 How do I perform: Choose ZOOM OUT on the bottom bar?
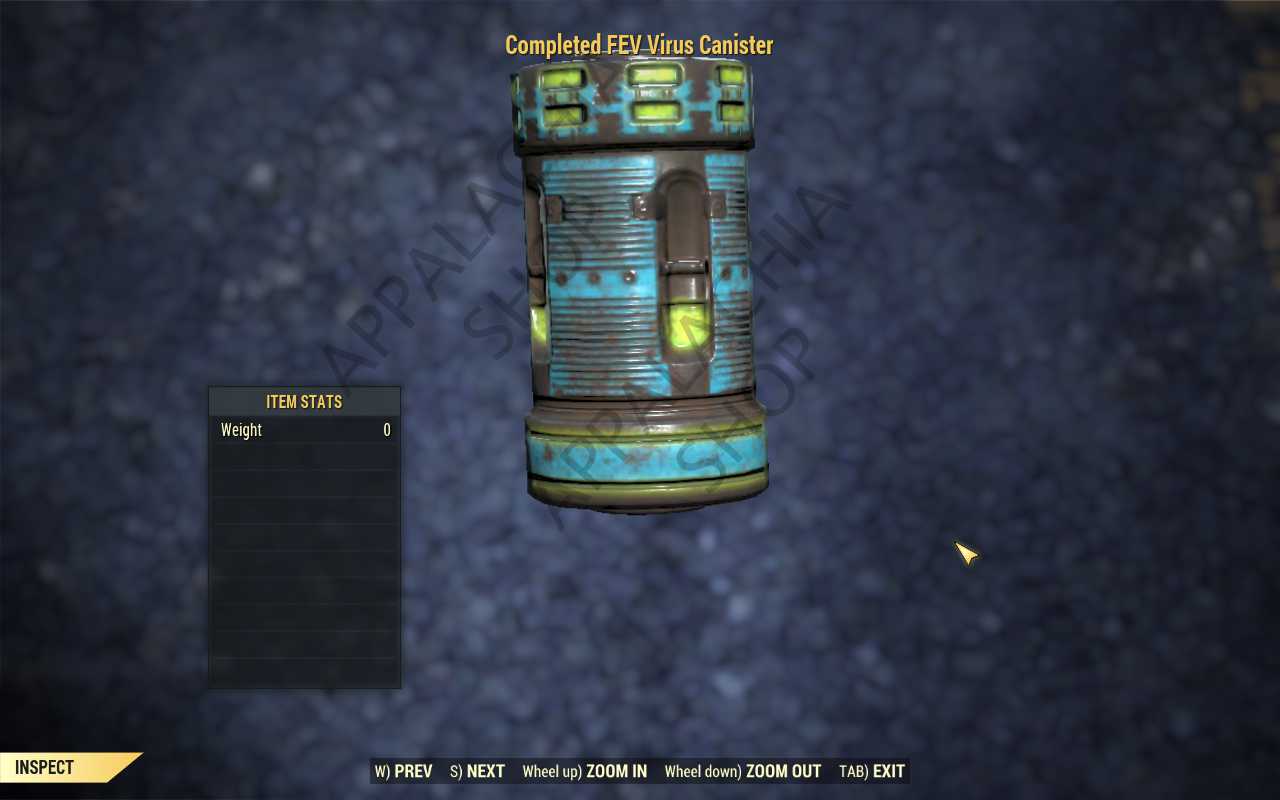pos(742,771)
